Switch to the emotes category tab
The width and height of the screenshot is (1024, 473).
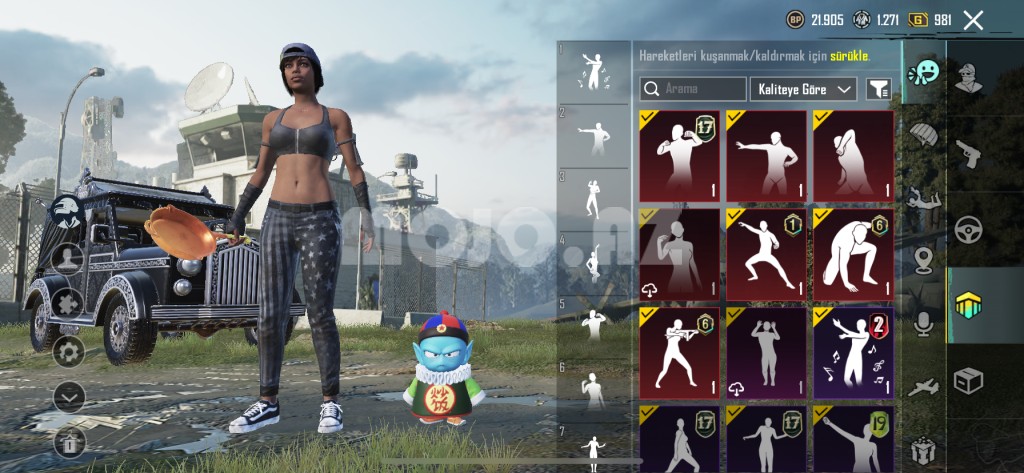(x=923, y=73)
